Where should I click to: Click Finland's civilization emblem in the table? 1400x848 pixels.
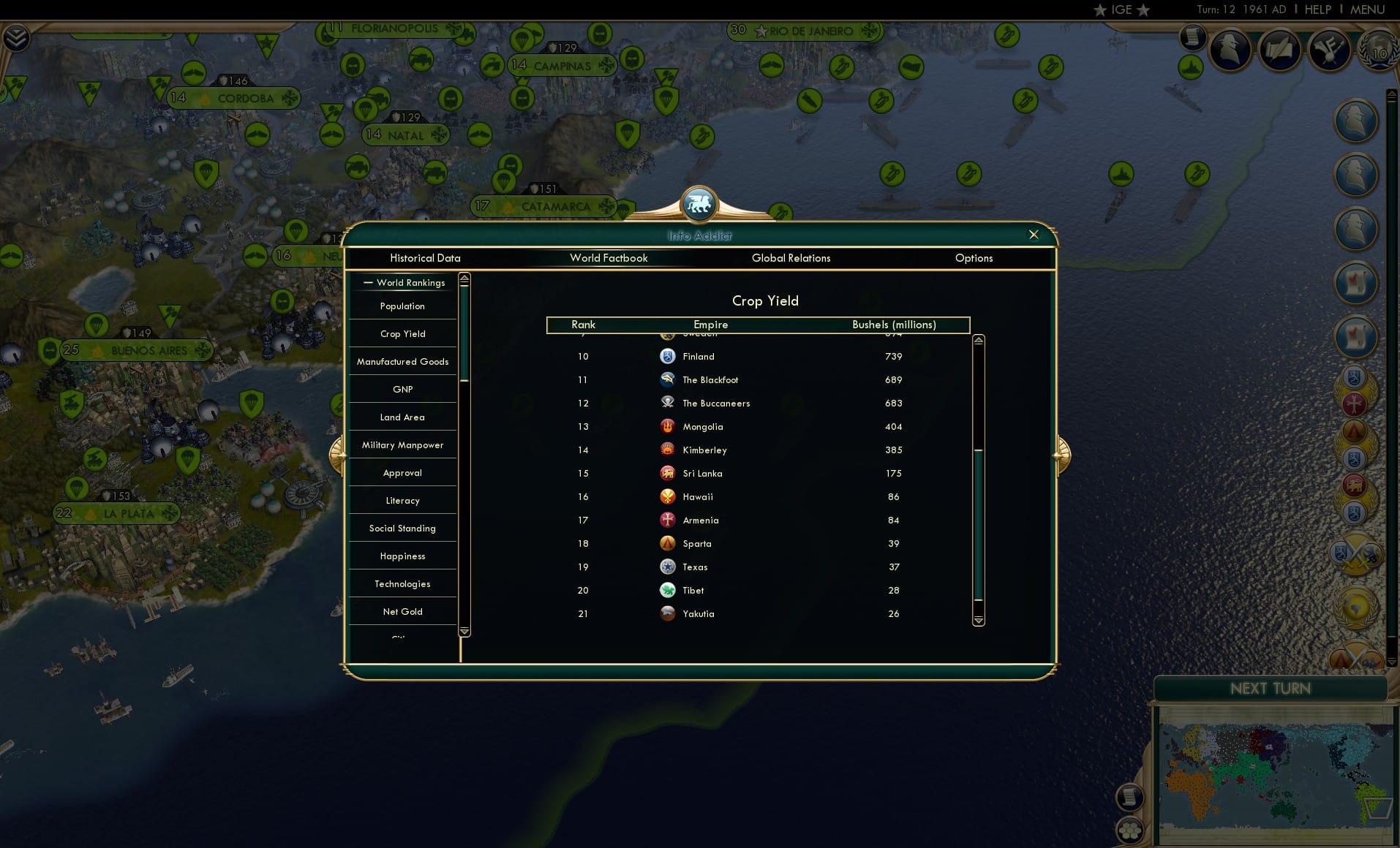coord(668,356)
